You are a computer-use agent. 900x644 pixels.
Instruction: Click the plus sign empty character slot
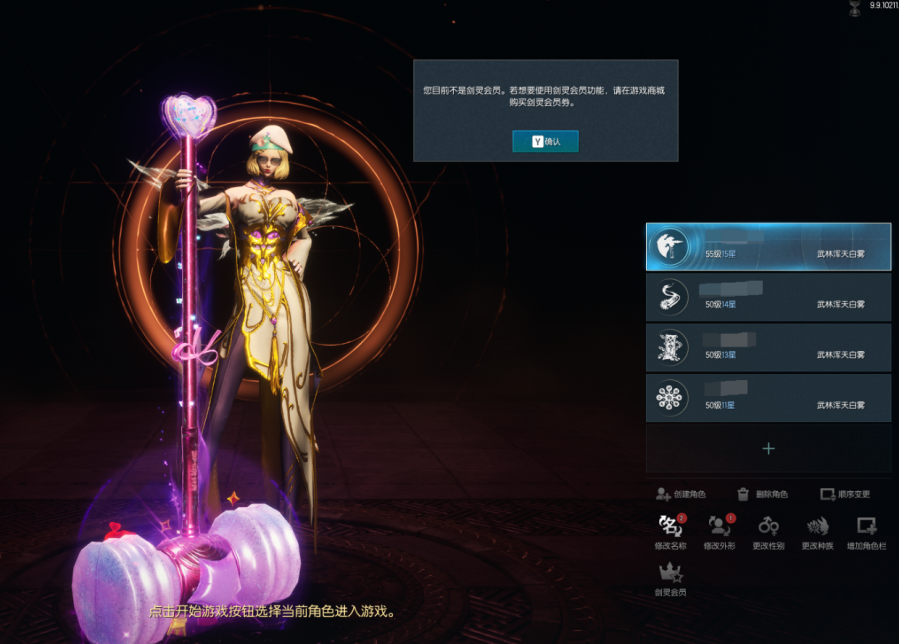(x=768, y=448)
